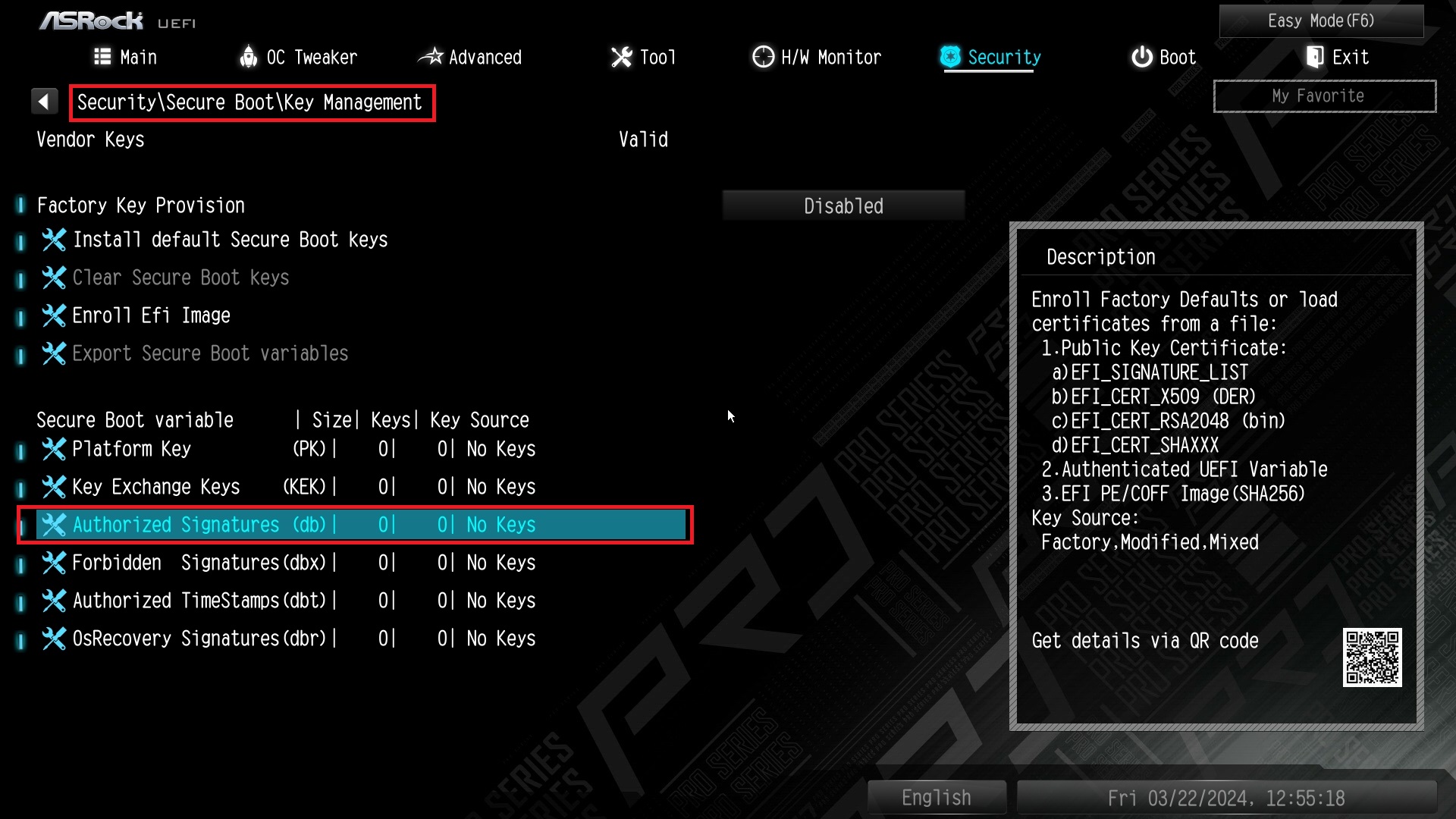This screenshot has width=1456, height=819.
Task: Click the wrench icon beside Enroll Efi Image
Action: pyautogui.click(x=54, y=315)
